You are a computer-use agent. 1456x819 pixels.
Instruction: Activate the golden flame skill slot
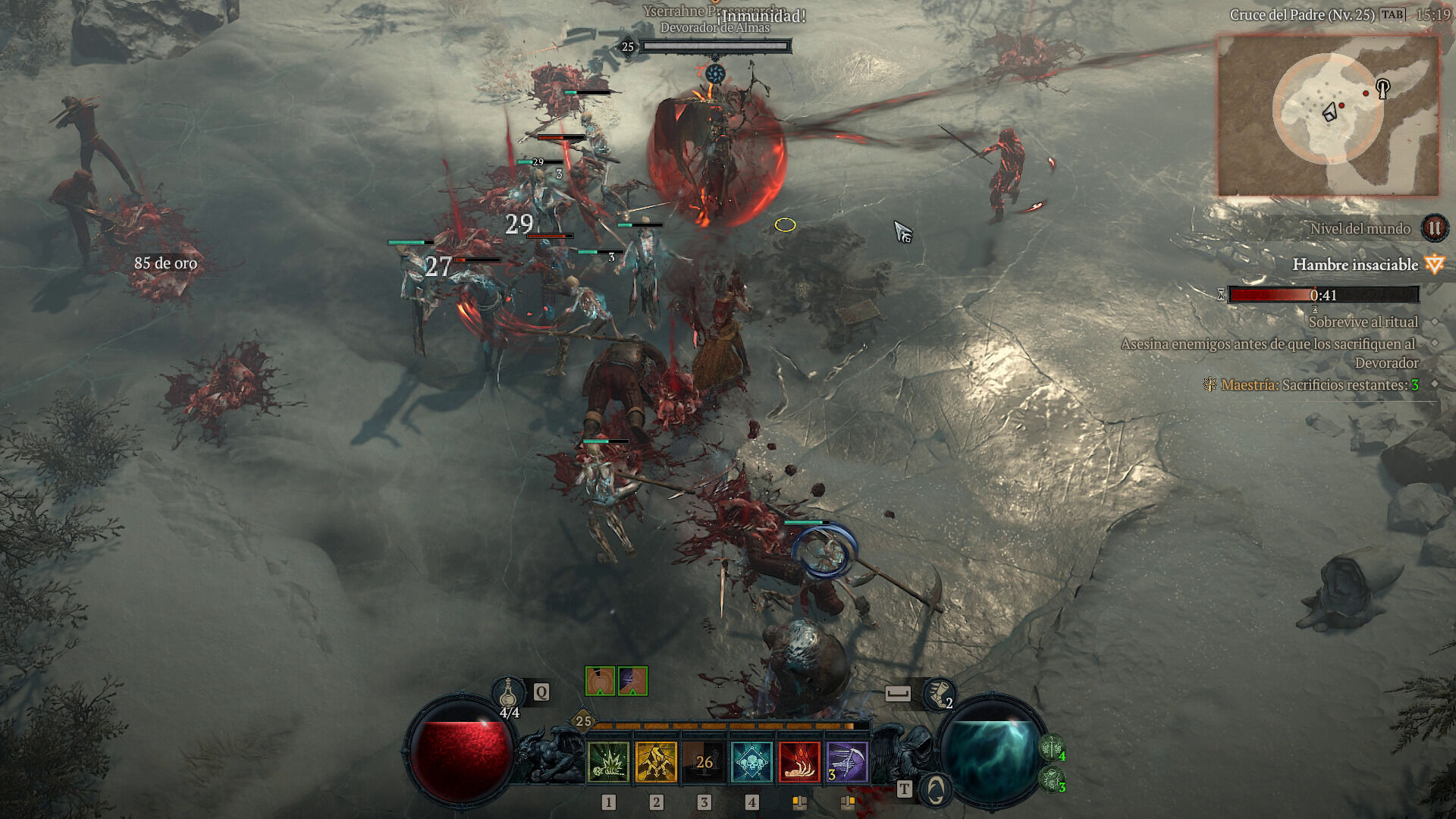click(656, 762)
